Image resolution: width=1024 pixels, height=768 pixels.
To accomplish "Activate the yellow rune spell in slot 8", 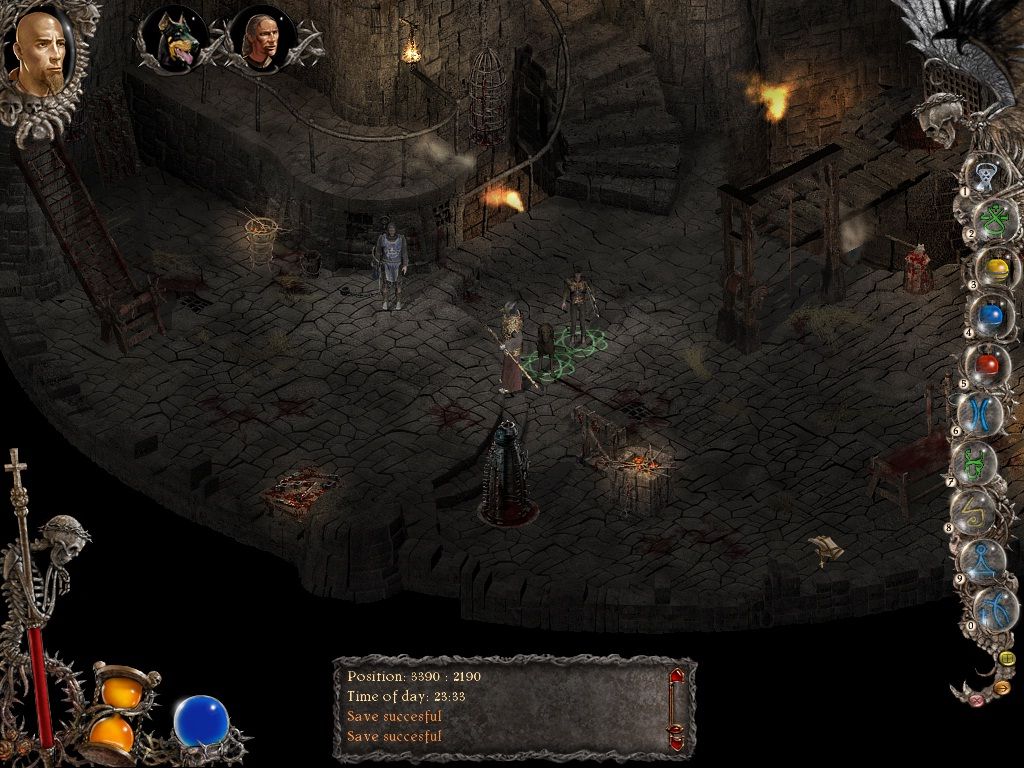I will 973,511.
